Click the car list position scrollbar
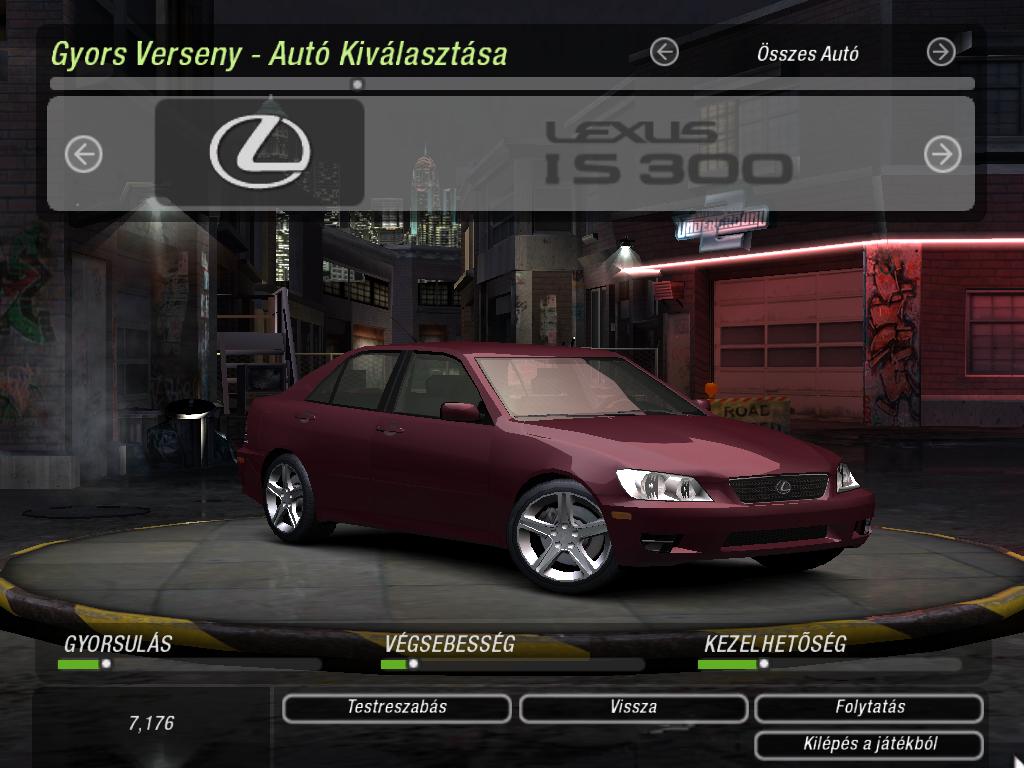Screen dimensions: 1024x768 click(x=511, y=85)
